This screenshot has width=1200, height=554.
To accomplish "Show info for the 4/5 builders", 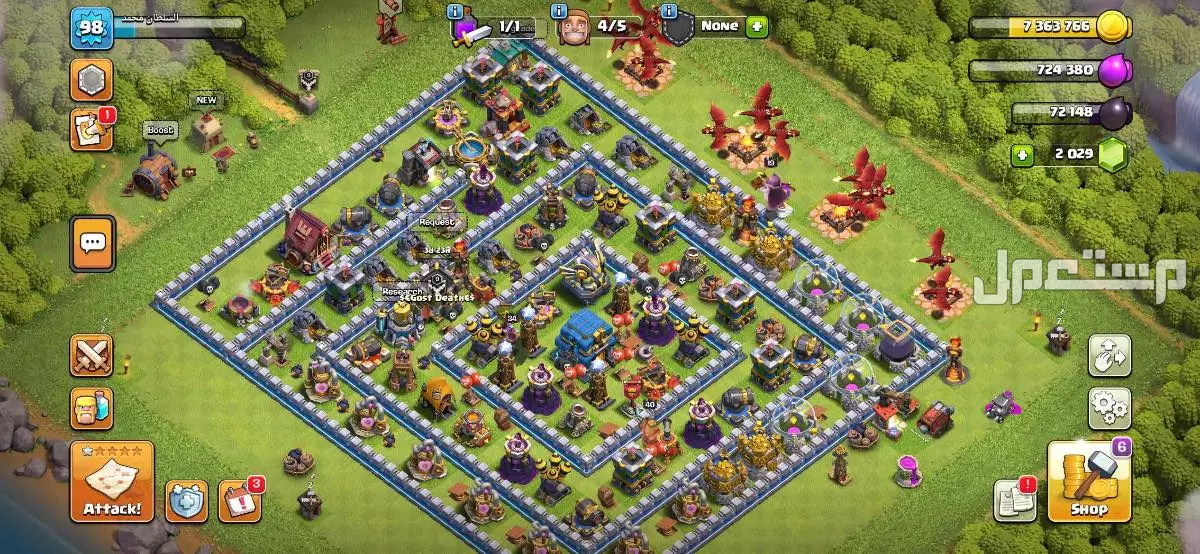I will tap(557, 11).
